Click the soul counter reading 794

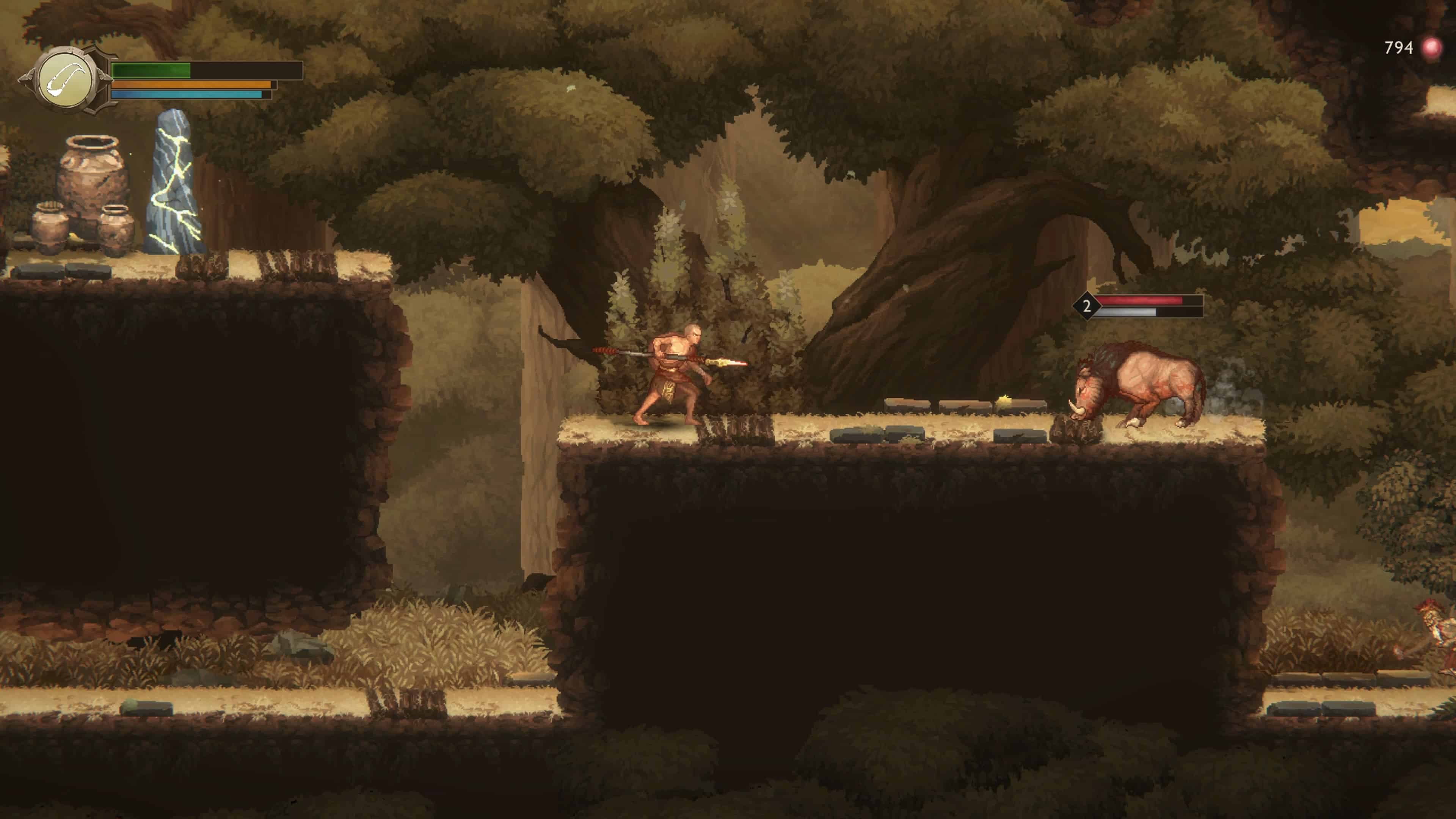(x=1396, y=47)
